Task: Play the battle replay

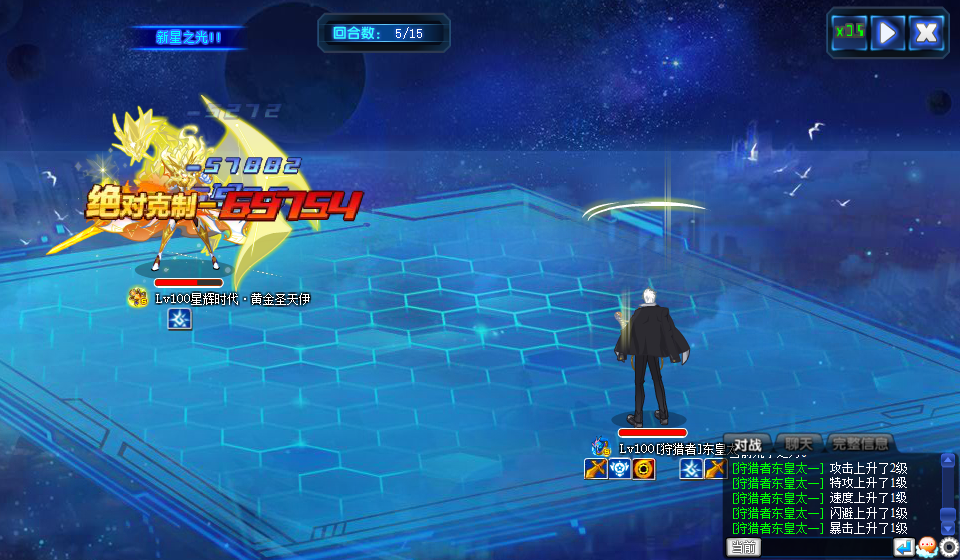Action: 887,32
